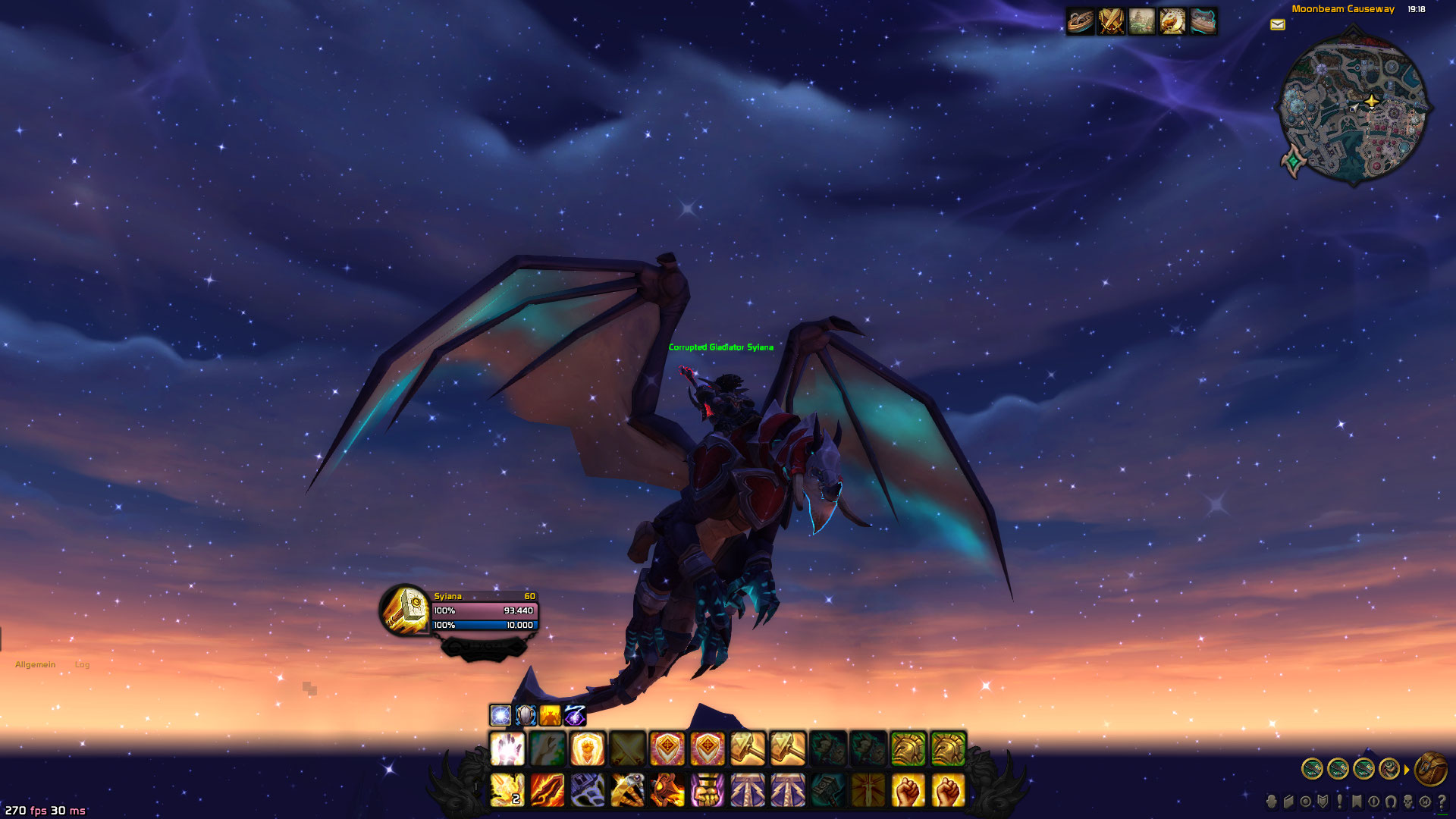Activate the flaming red sword ability

pyautogui.click(x=548, y=790)
